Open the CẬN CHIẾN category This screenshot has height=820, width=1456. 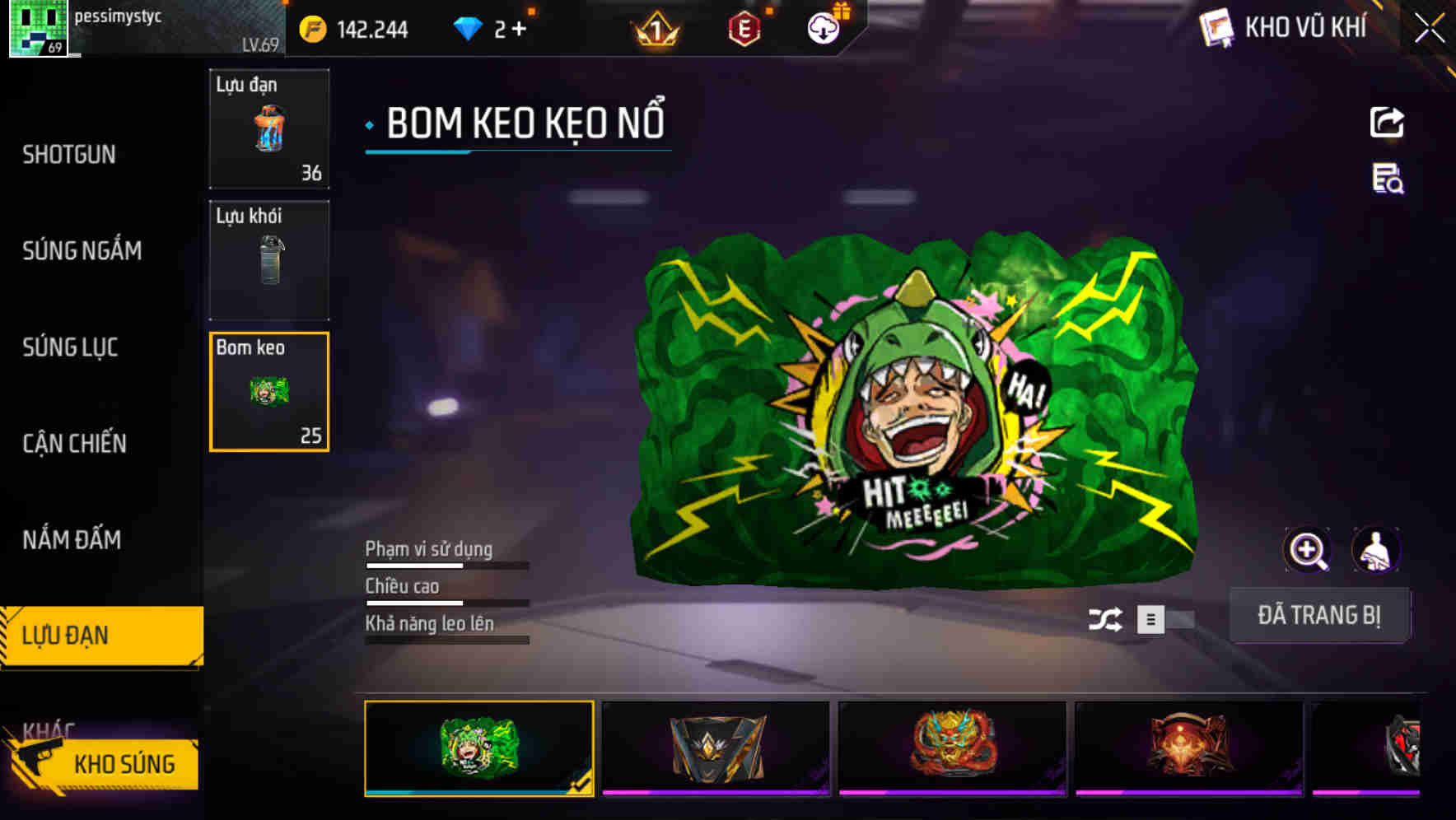pos(74,443)
